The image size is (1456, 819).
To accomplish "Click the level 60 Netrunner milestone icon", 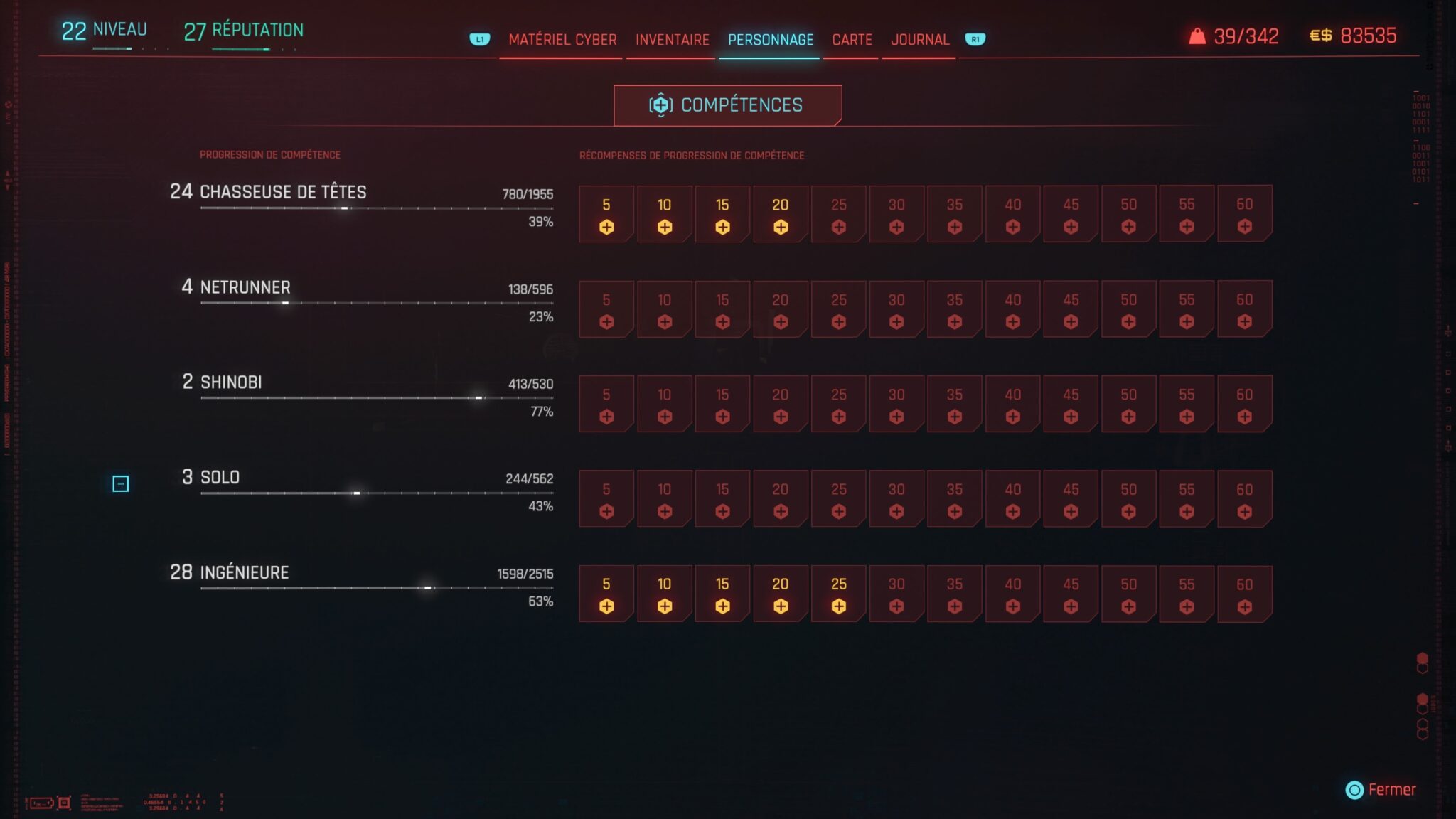I will click(x=1243, y=309).
